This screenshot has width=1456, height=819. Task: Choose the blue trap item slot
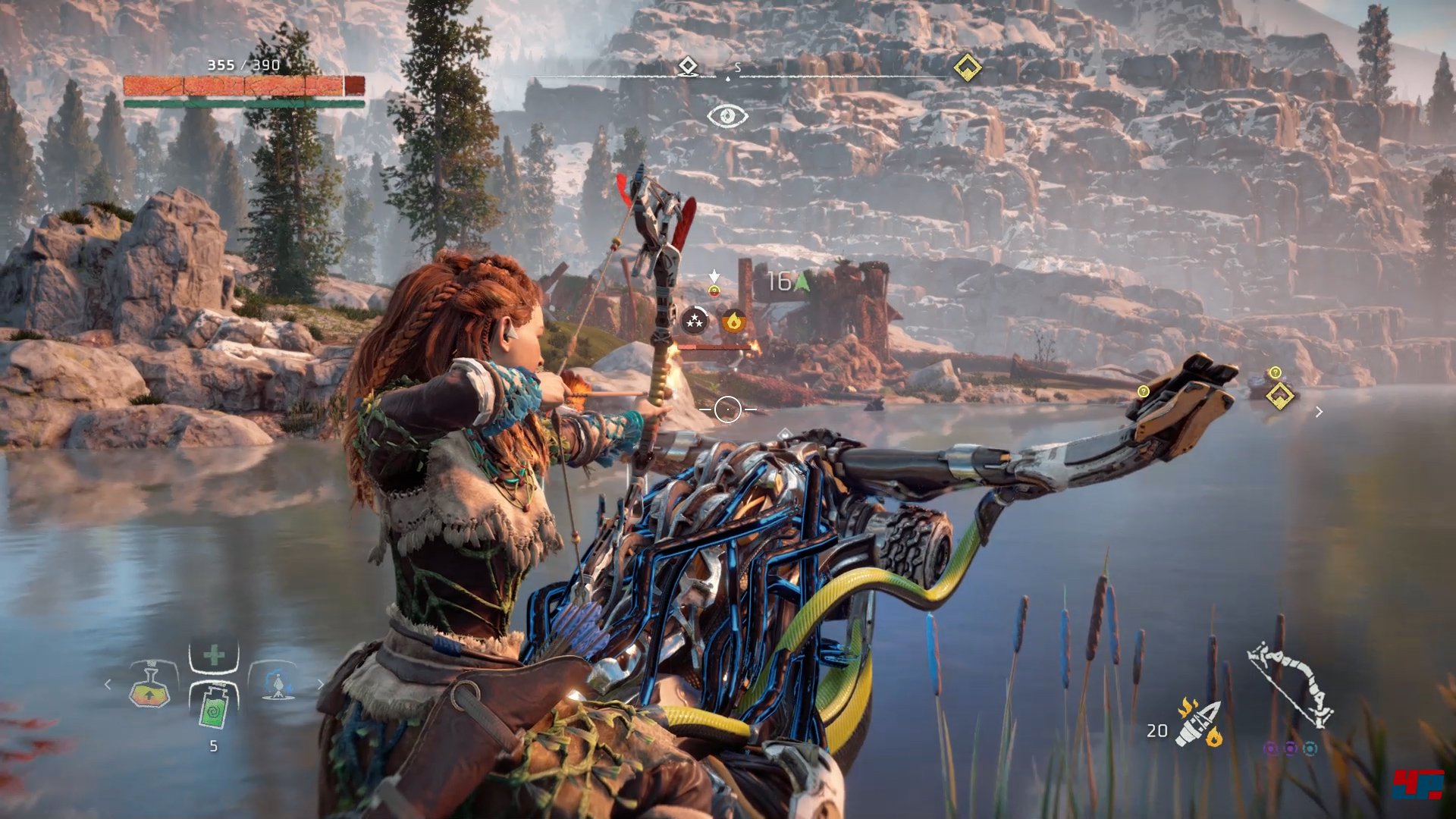pyautogui.click(x=278, y=684)
